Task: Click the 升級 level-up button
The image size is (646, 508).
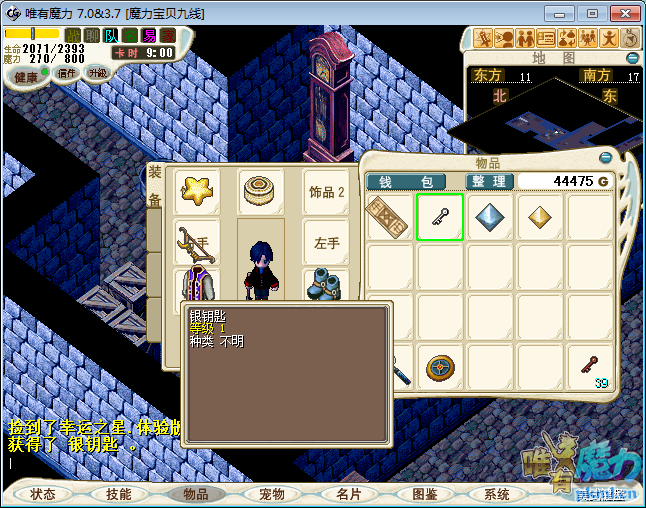Action: coord(97,73)
